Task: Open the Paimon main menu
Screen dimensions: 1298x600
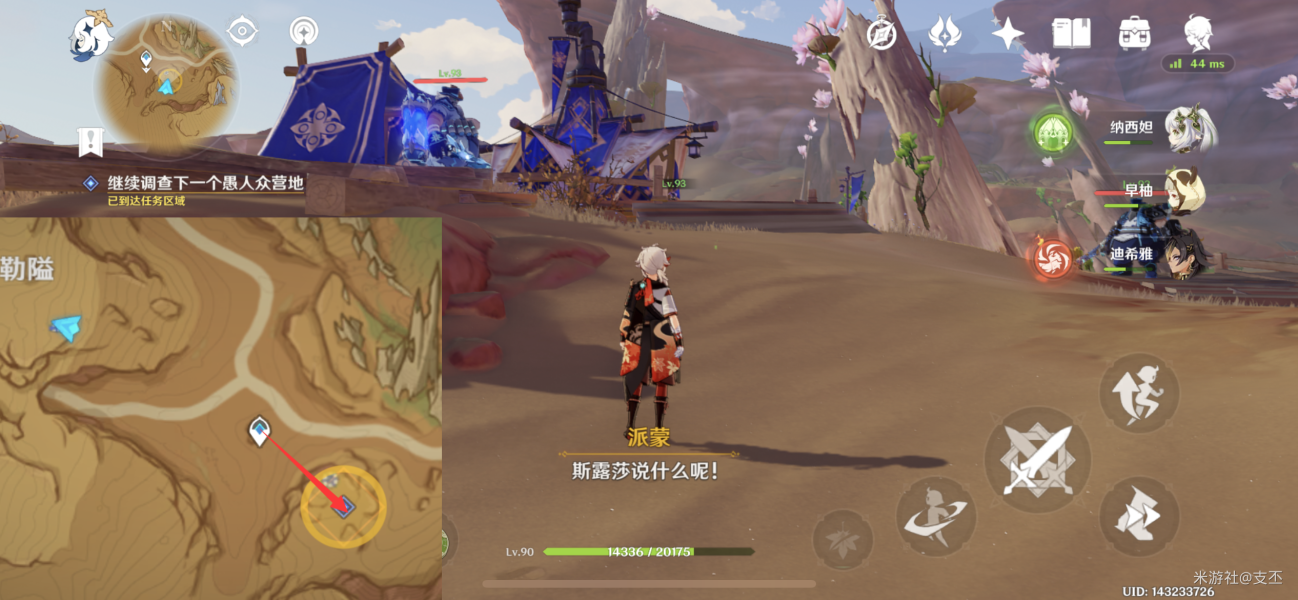Action: pyautogui.click(x=90, y=36)
